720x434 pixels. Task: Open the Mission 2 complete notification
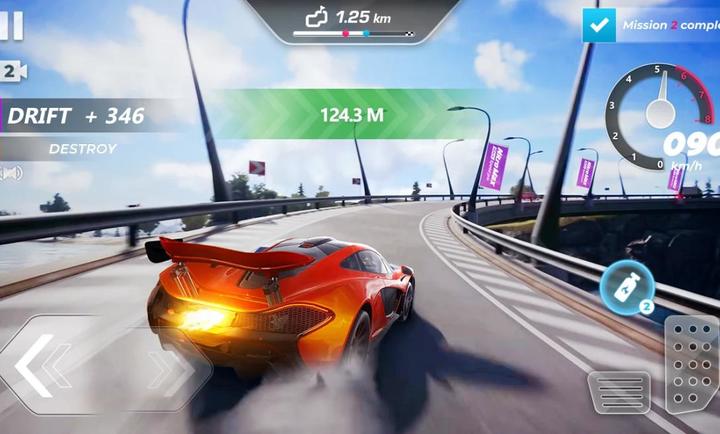(x=650, y=25)
